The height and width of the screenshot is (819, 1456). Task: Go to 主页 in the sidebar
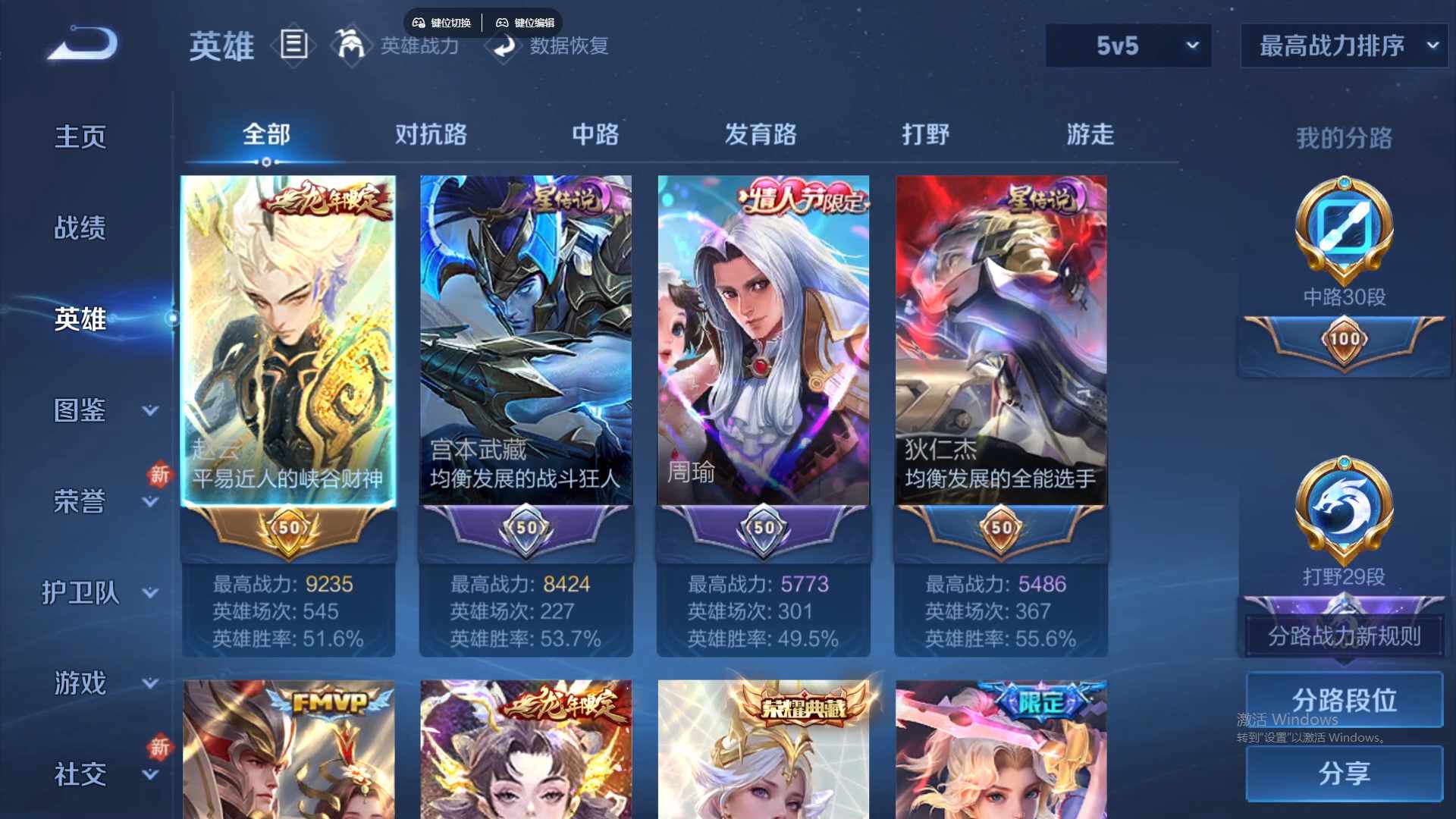(x=80, y=136)
